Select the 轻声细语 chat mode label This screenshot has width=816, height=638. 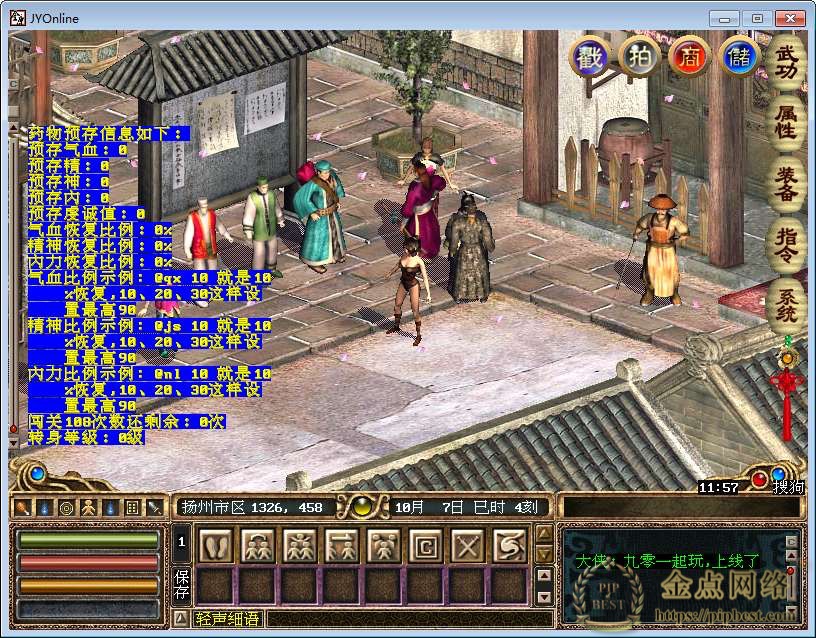(x=226, y=619)
